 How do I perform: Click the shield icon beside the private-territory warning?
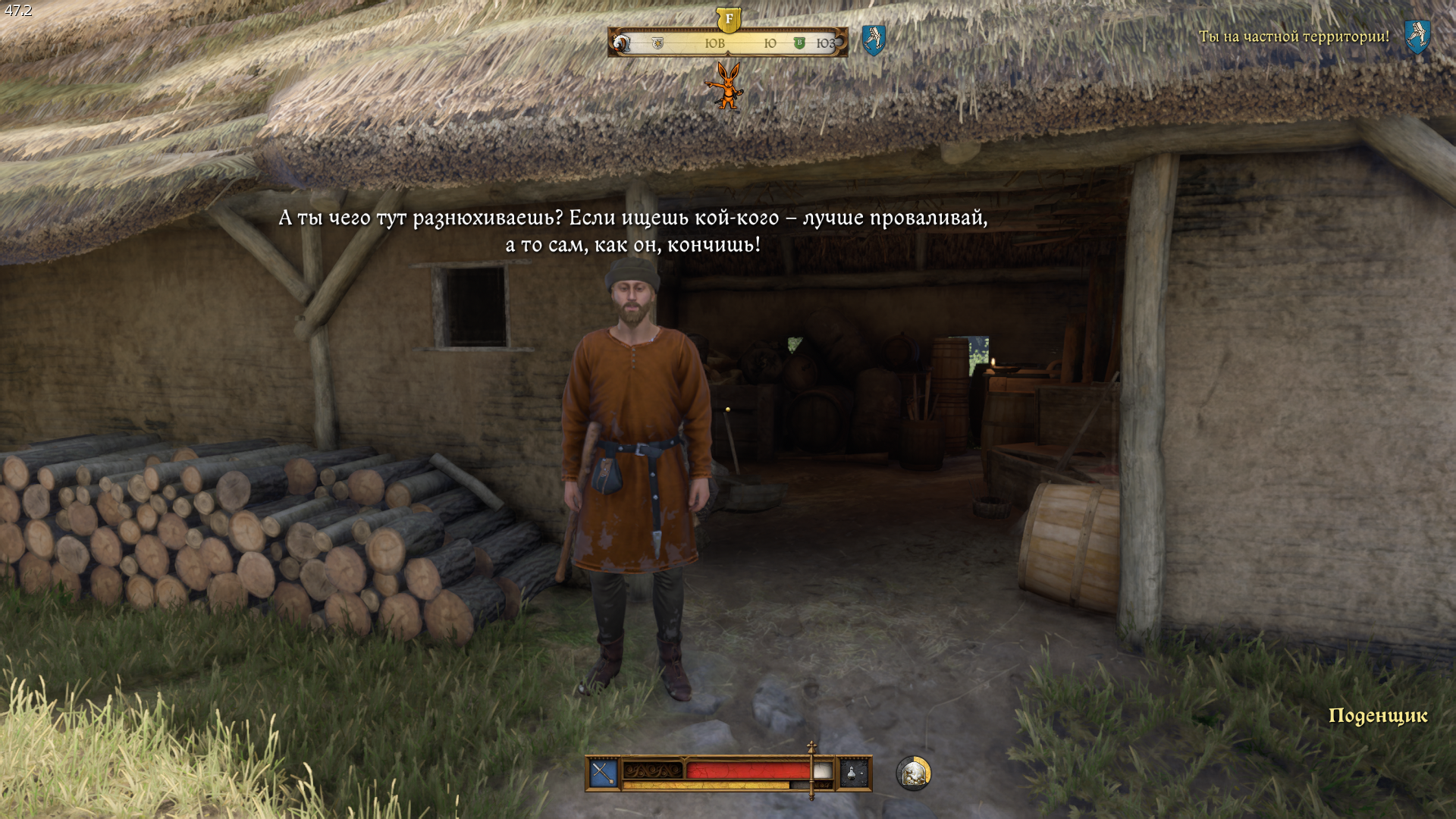[x=1417, y=36]
